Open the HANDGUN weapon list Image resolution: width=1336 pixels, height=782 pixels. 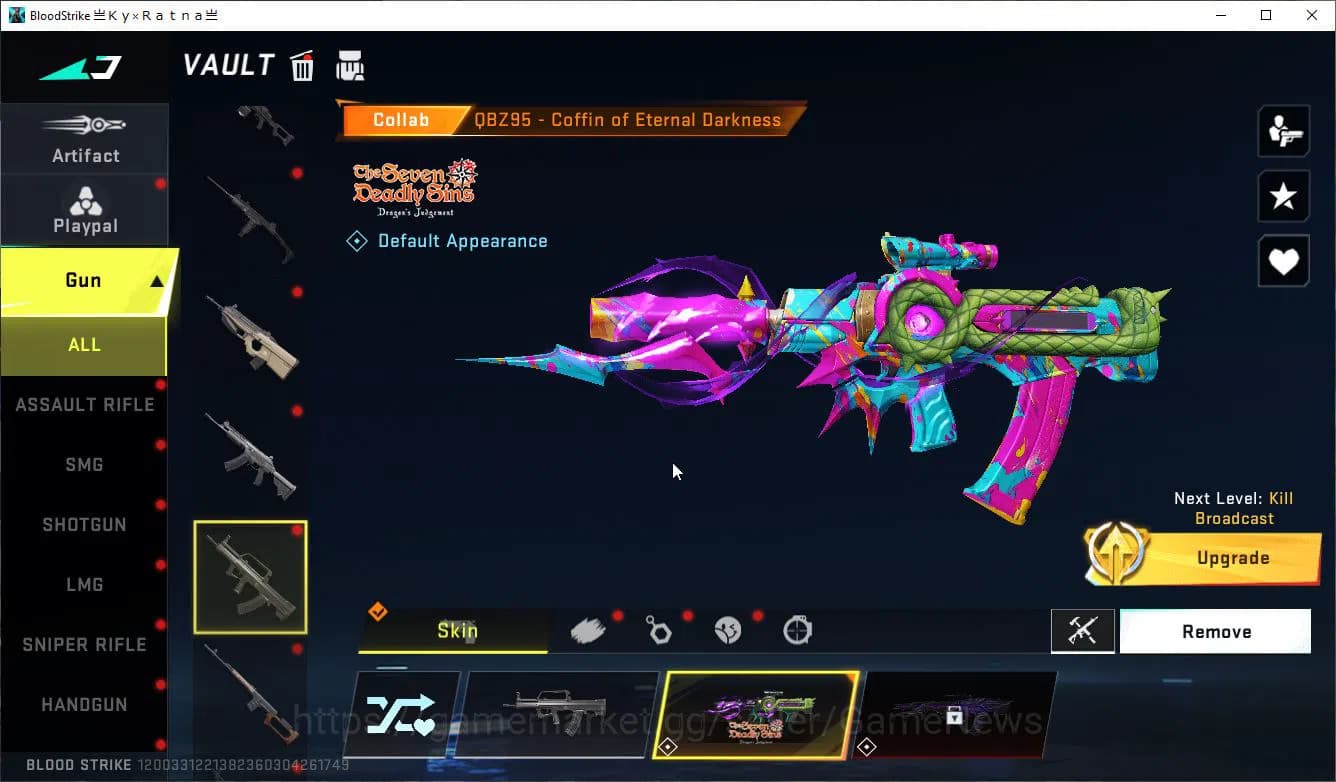click(x=84, y=704)
